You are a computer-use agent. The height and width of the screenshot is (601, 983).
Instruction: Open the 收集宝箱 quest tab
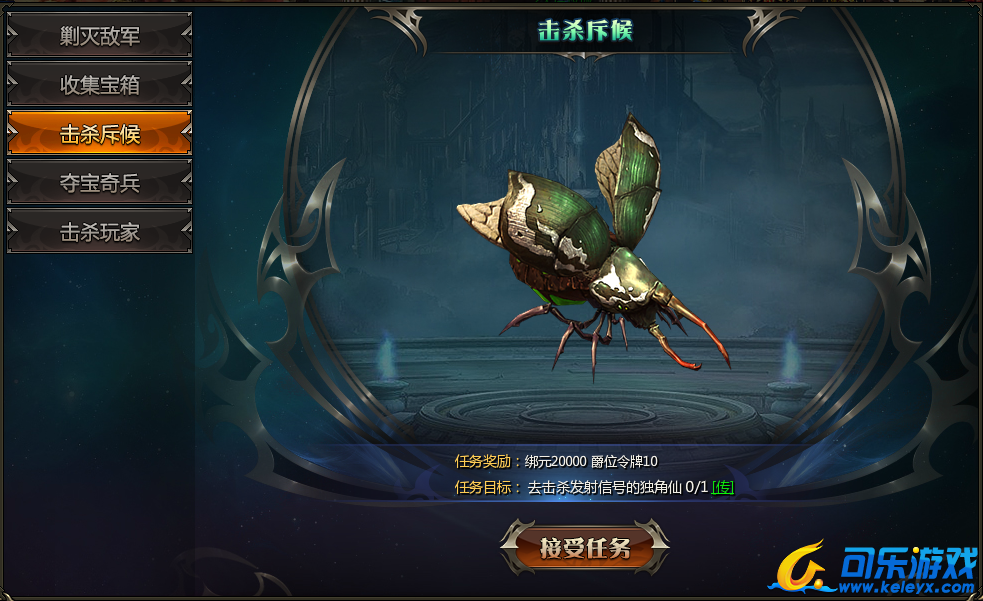point(99,85)
